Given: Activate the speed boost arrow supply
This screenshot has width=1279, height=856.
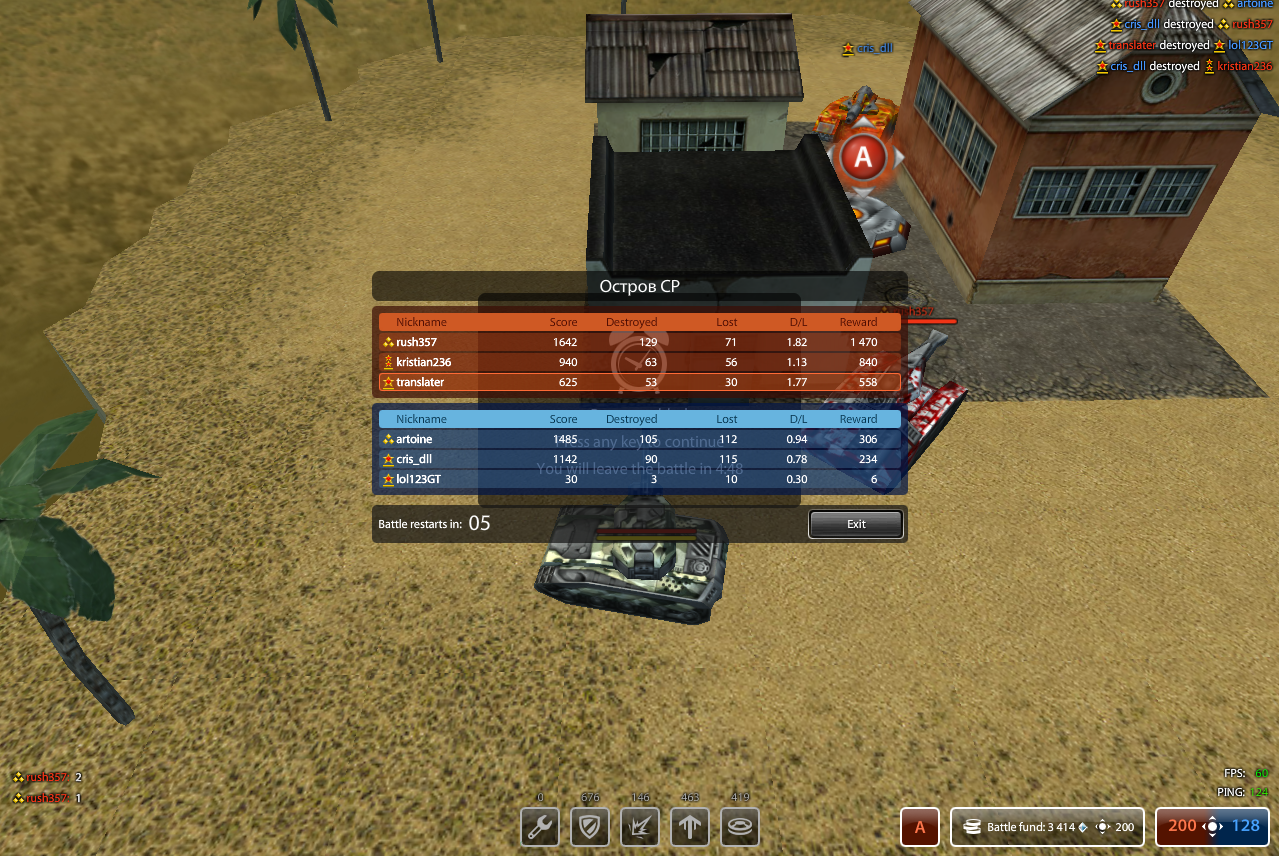Looking at the screenshot, I should pyautogui.click(x=690, y=827).
